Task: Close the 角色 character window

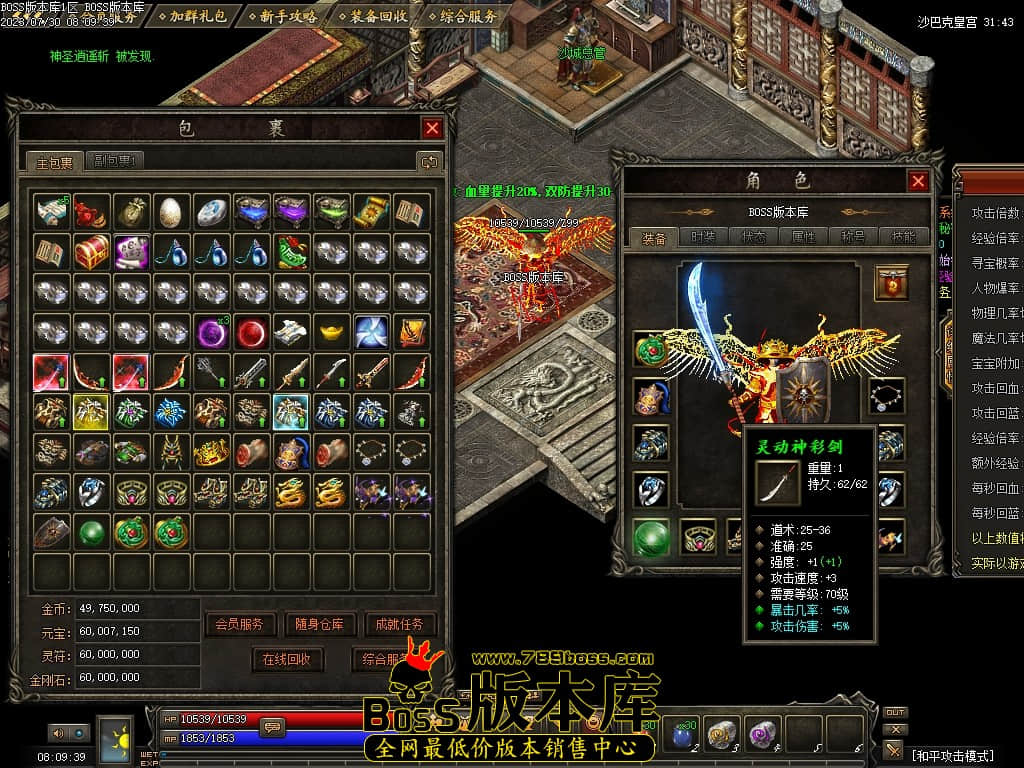Action: point(918,181)
